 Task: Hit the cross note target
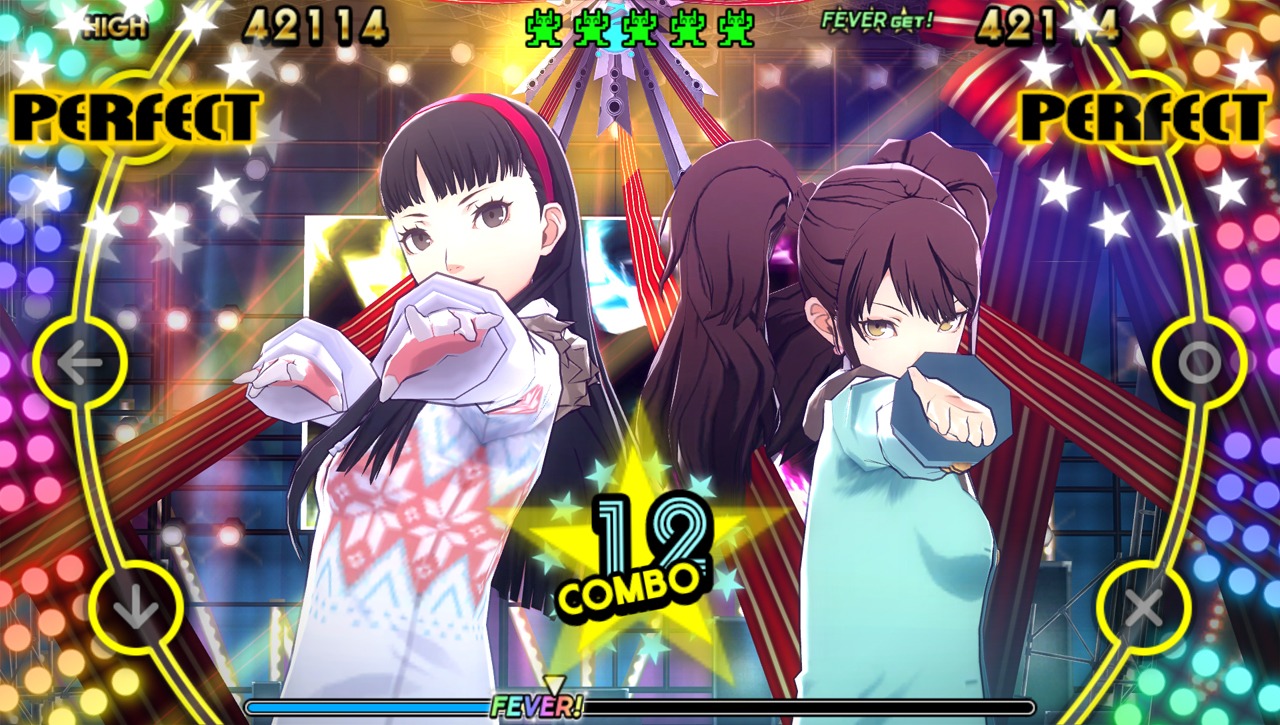point(1144,607)
